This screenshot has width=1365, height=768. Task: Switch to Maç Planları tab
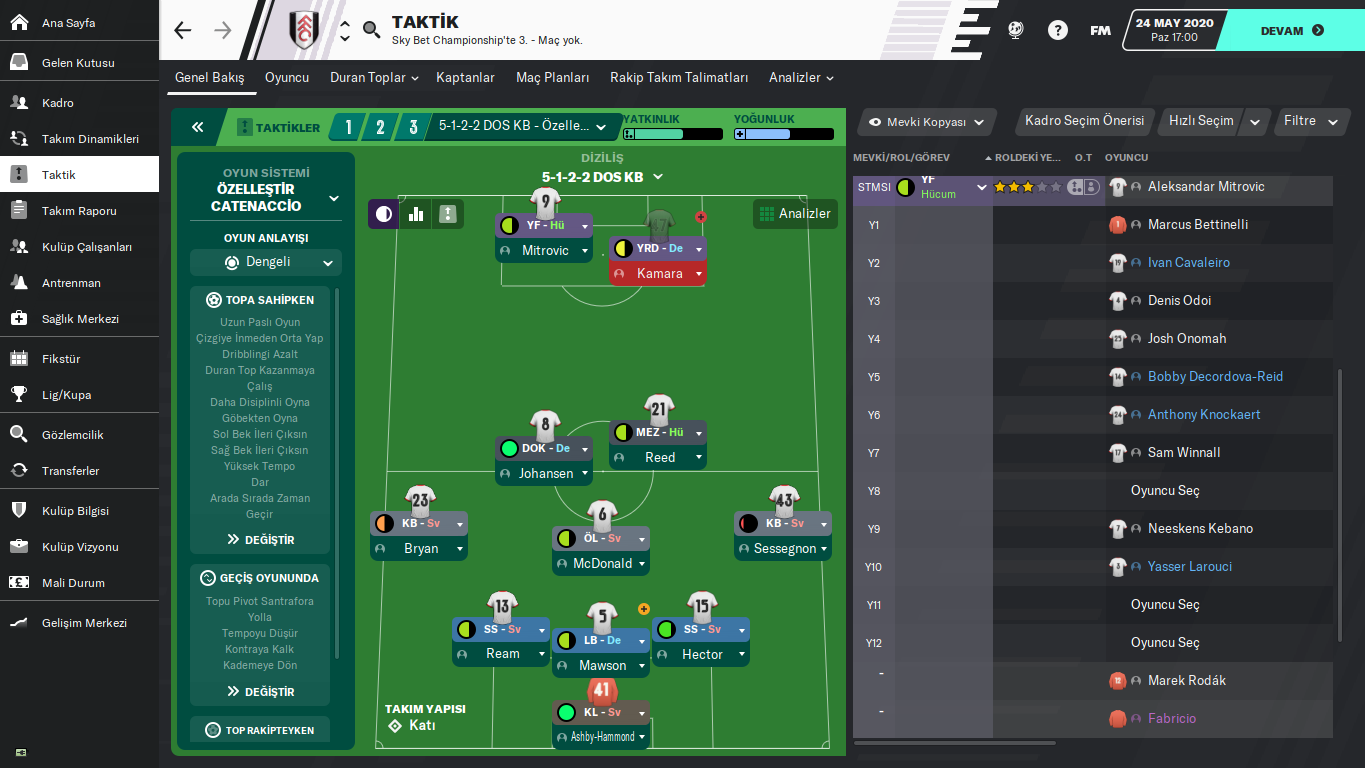click(x=552, y=78)
